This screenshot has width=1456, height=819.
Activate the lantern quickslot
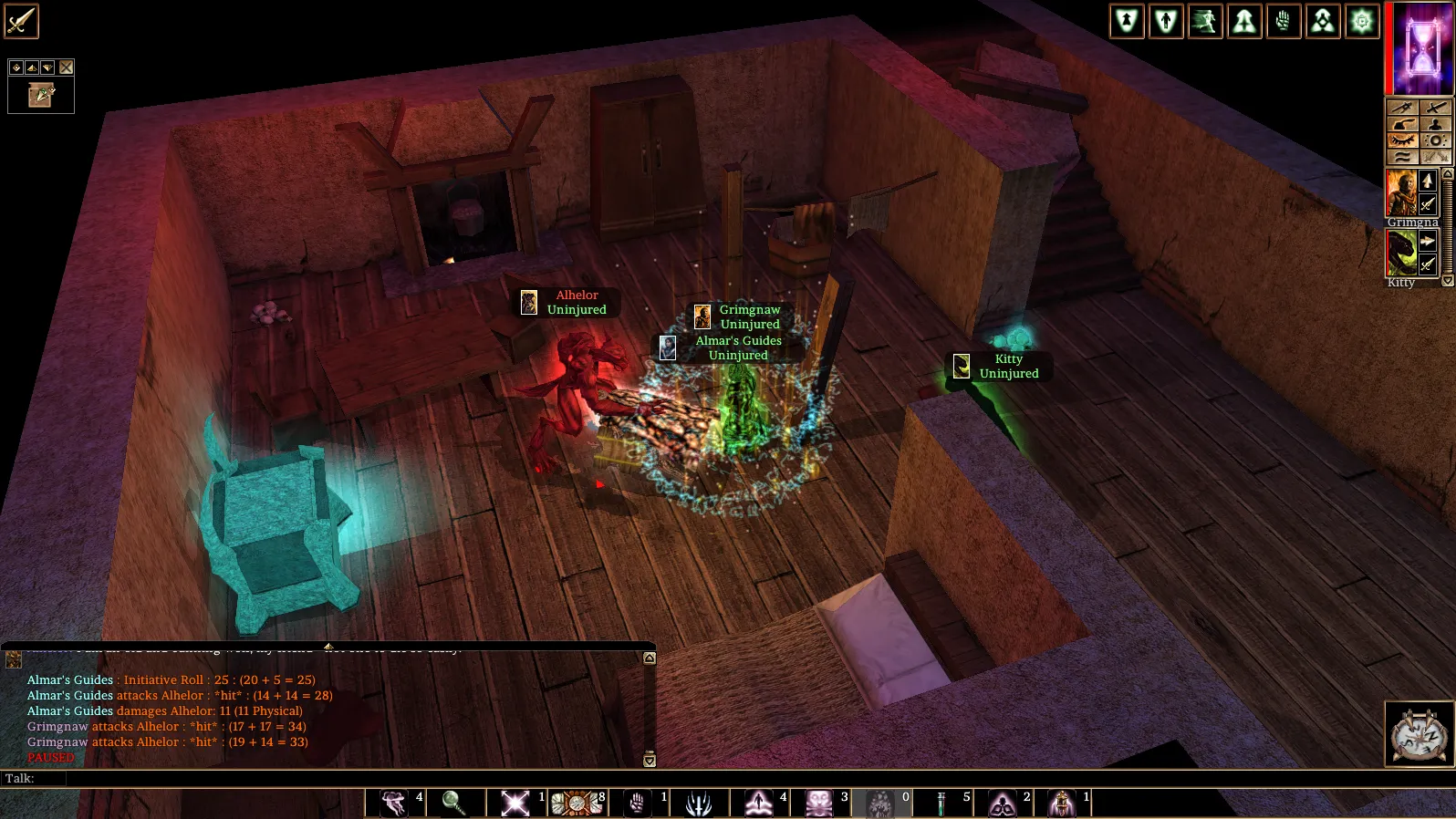pos(1061,803)
